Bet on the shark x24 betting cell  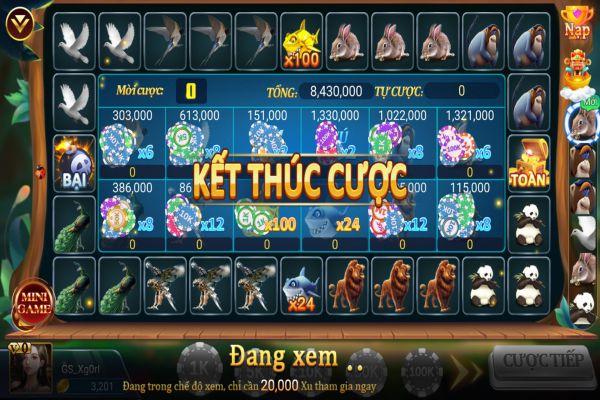334,214
